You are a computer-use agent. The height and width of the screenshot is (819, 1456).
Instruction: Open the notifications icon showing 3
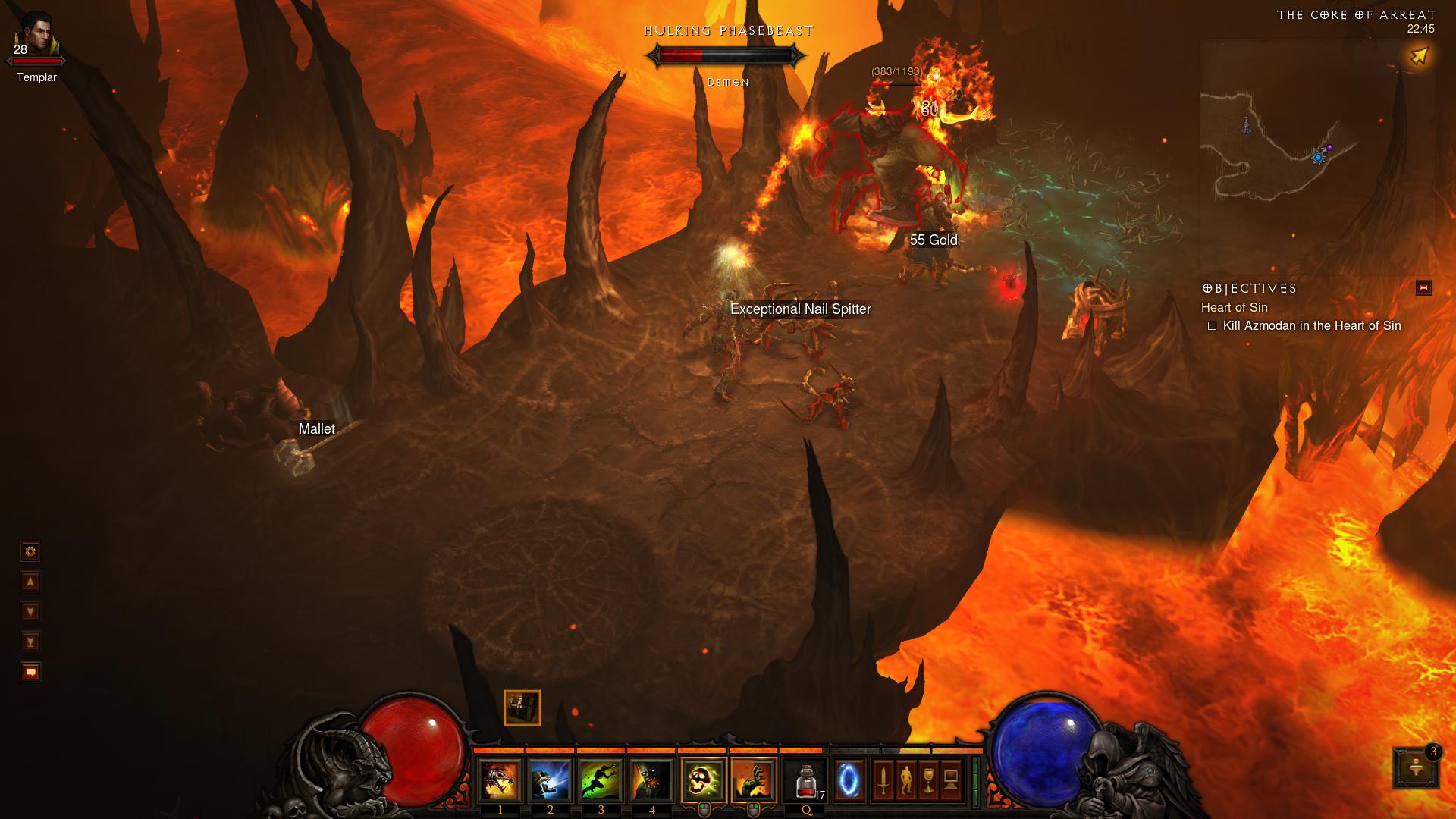[1416, 767]
